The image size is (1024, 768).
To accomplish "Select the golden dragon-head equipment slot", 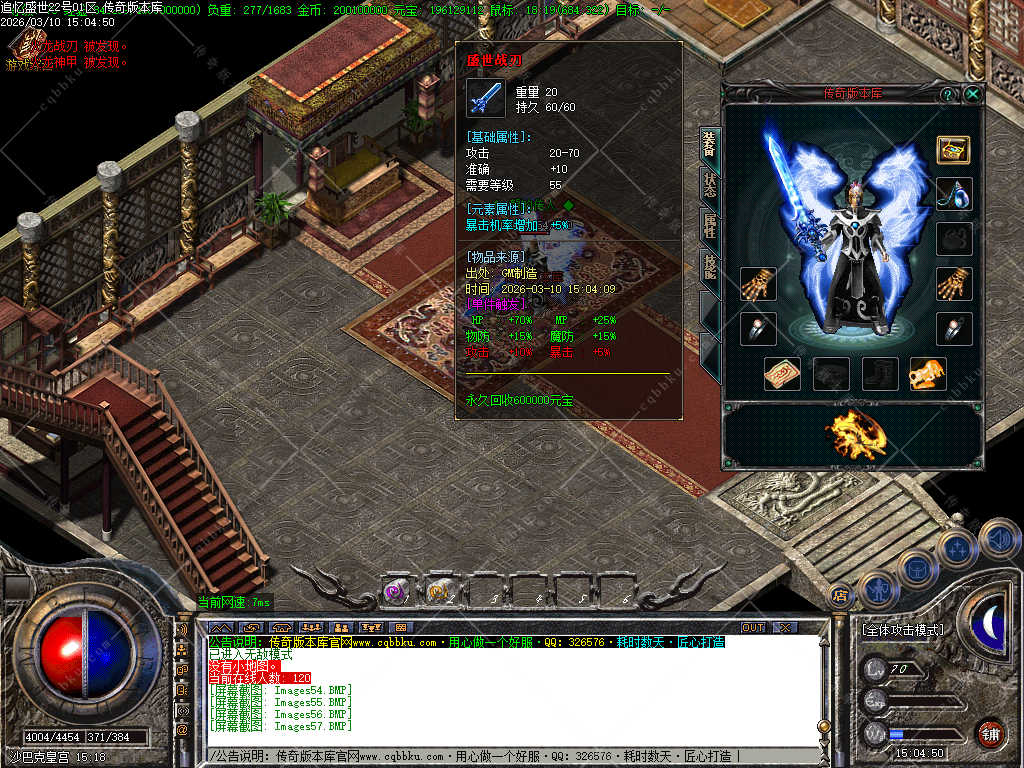I will 928,373.
